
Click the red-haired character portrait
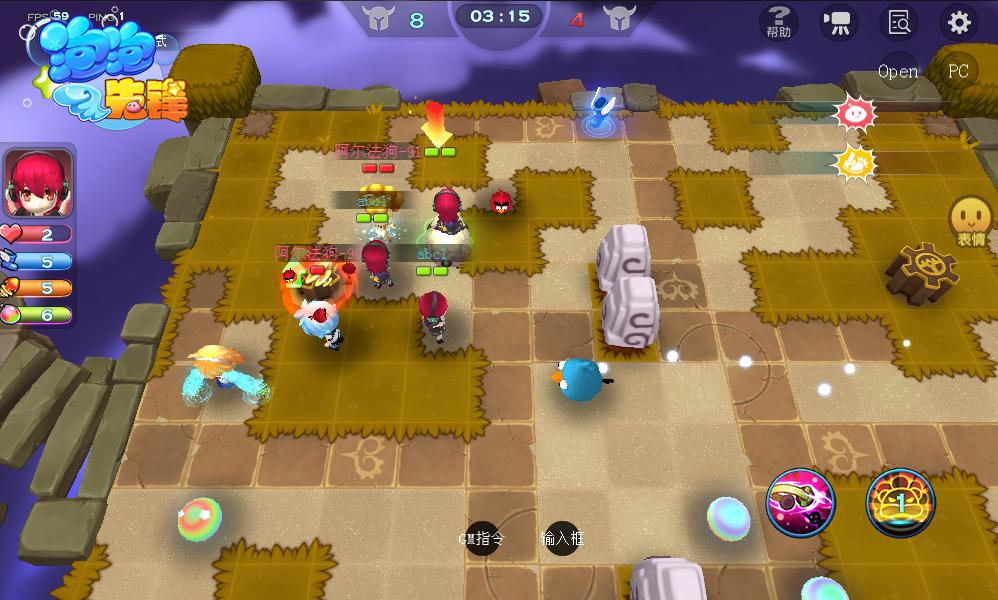coord(39,183)
